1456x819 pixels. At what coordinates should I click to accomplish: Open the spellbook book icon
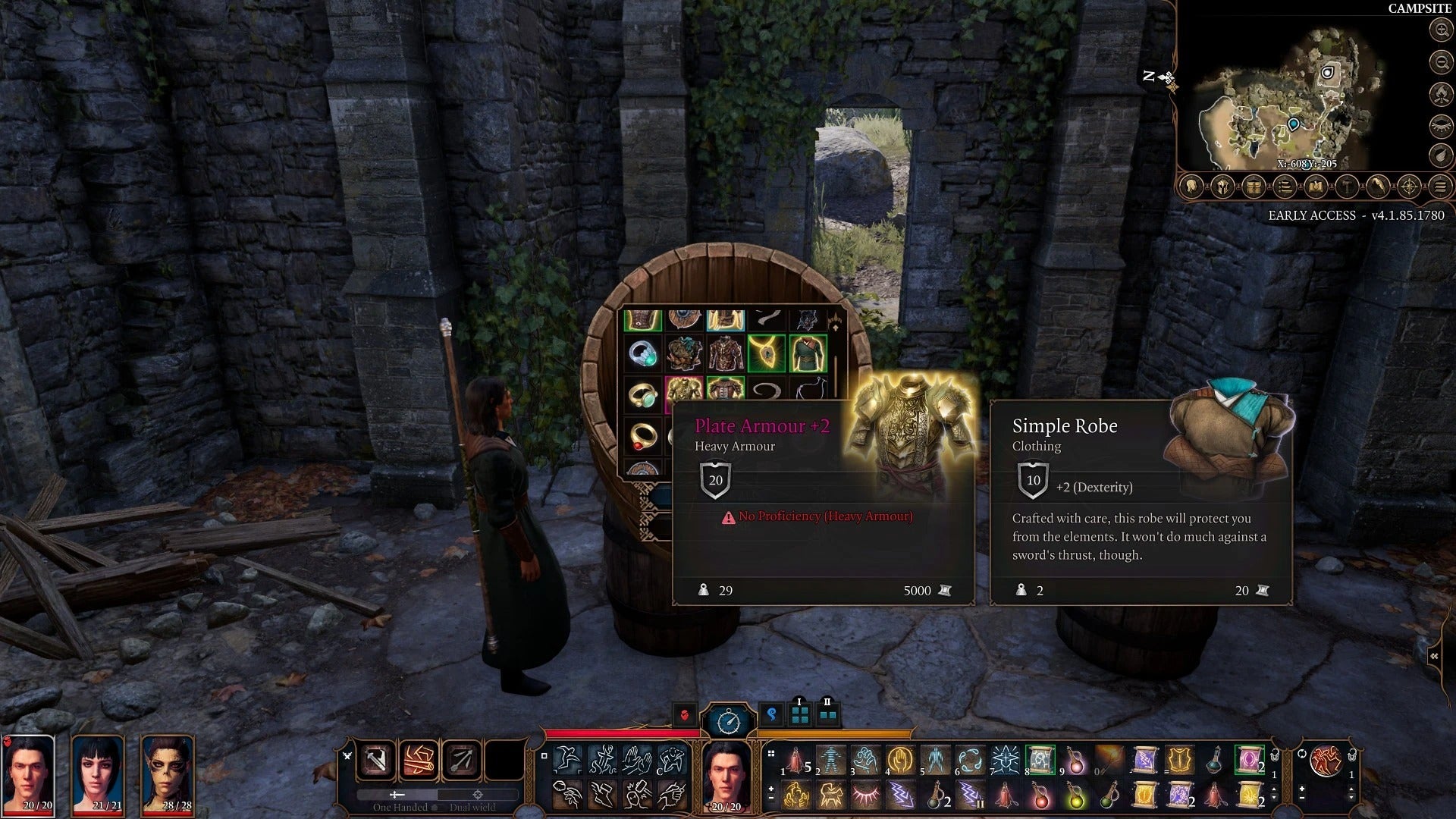pyautogui.click(x=1316, y=187)
